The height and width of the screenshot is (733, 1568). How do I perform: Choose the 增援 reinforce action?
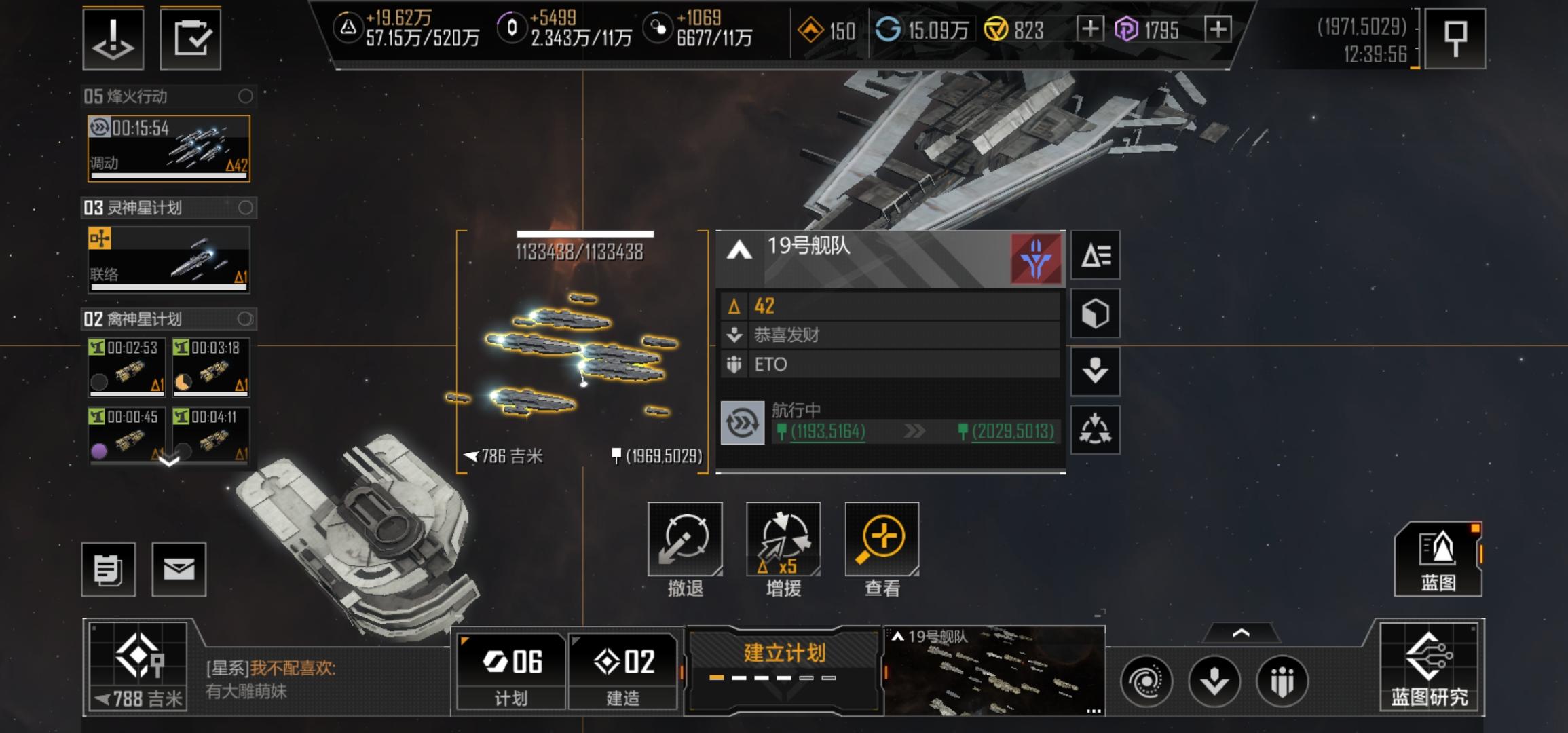click(783, 540)
